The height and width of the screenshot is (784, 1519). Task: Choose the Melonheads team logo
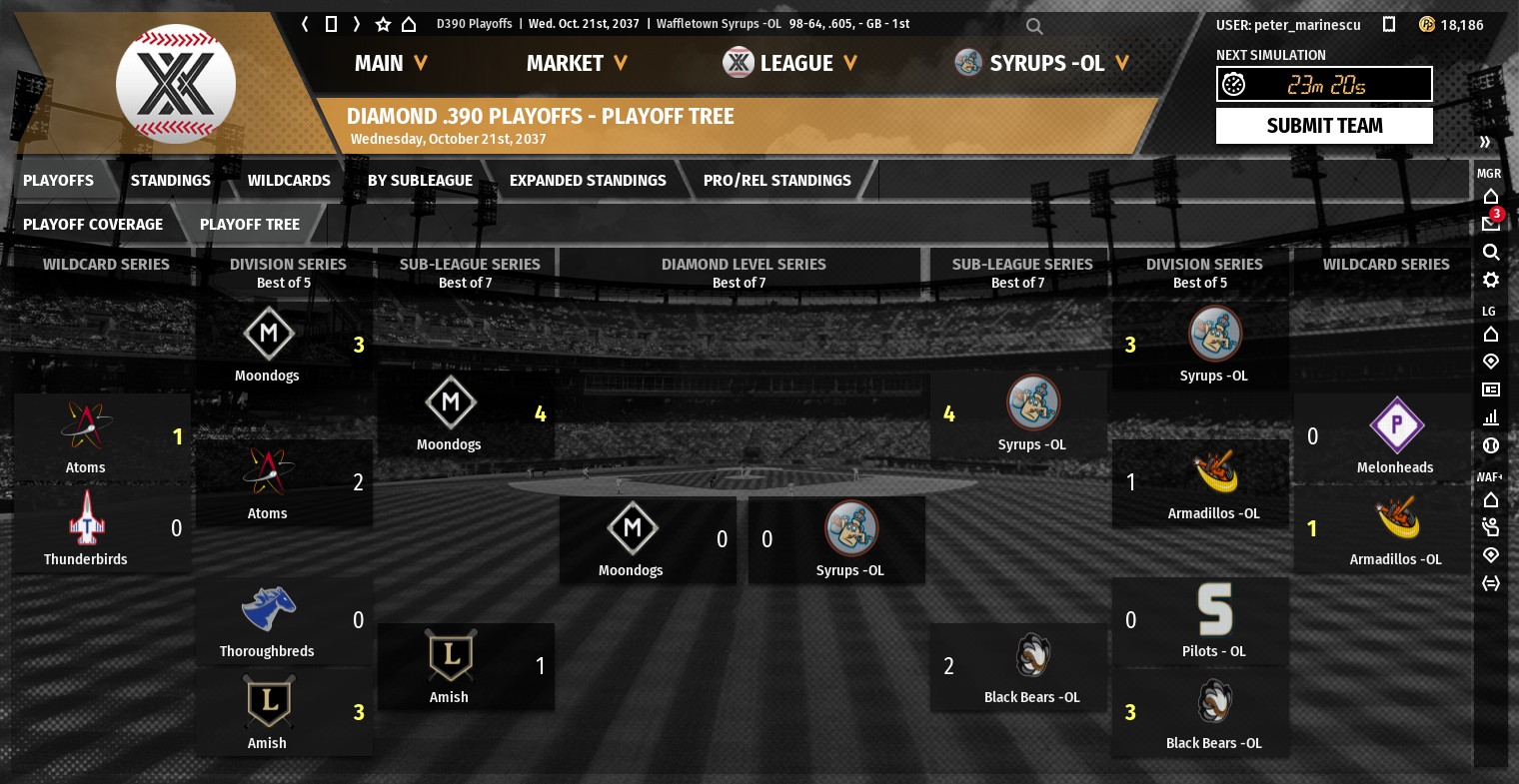[1396, 426]
